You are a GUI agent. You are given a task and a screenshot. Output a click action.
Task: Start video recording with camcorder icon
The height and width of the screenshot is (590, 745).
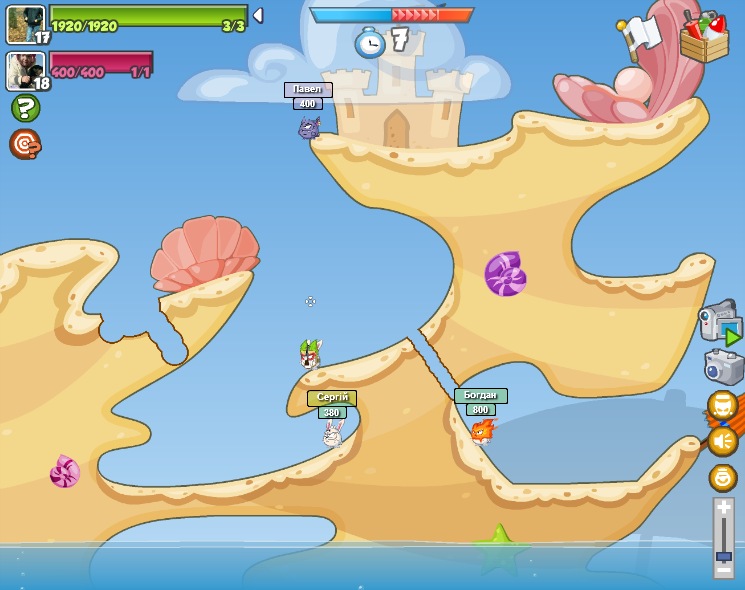click(720, 322)
